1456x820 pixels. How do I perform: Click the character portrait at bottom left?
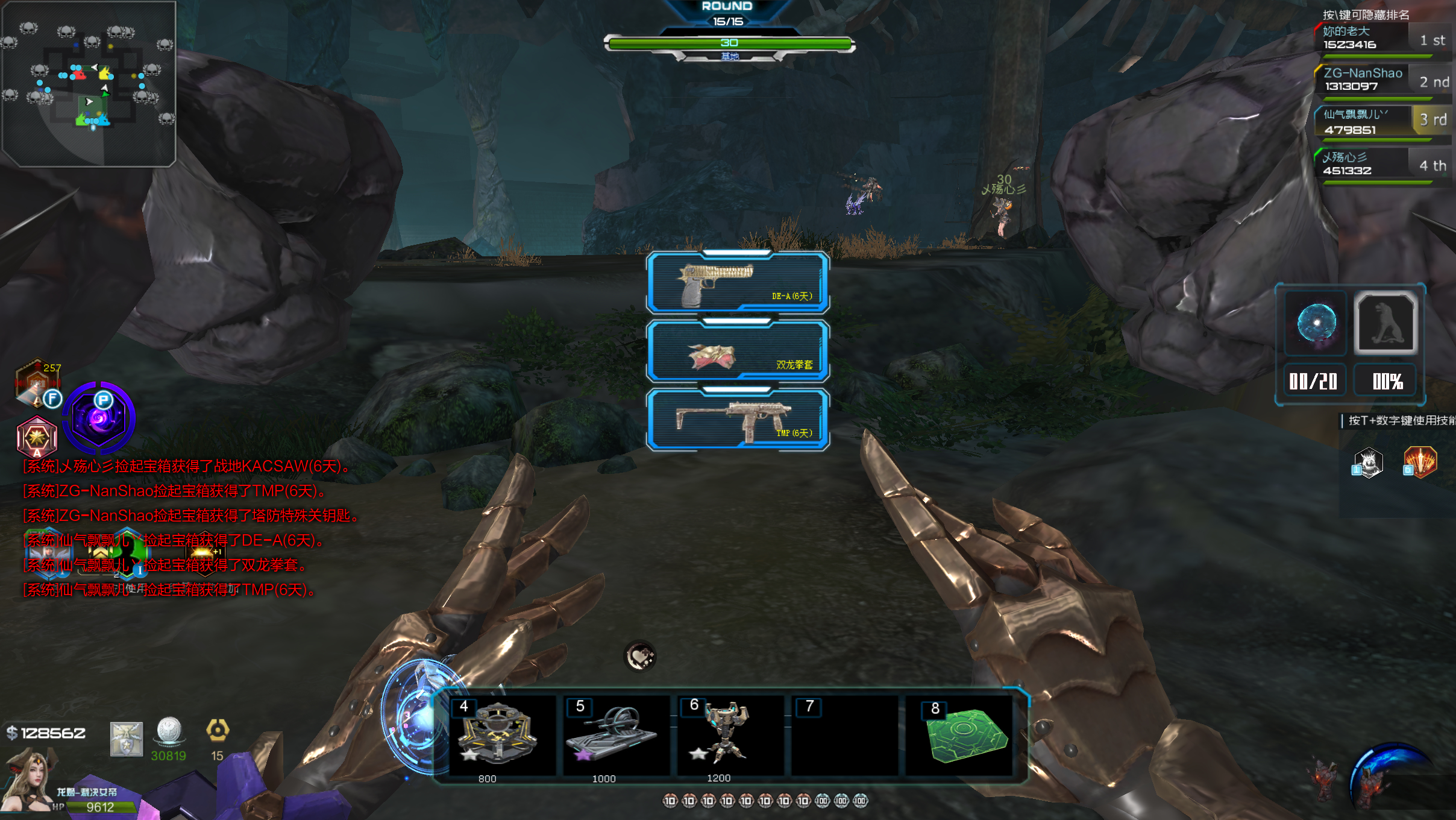(27, 781)
